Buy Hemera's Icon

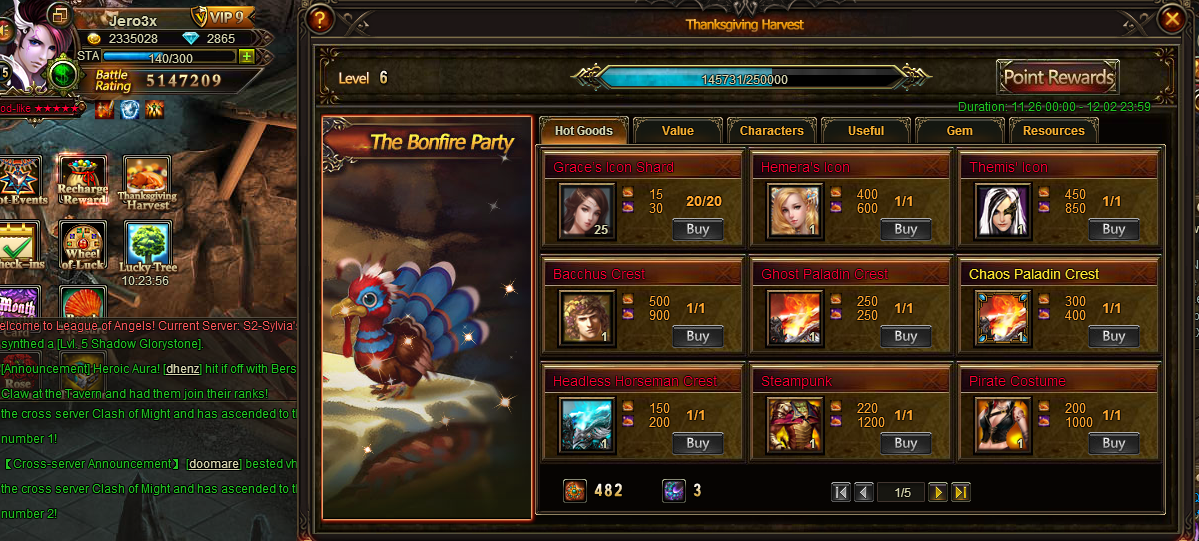click(x=906, y=229)
